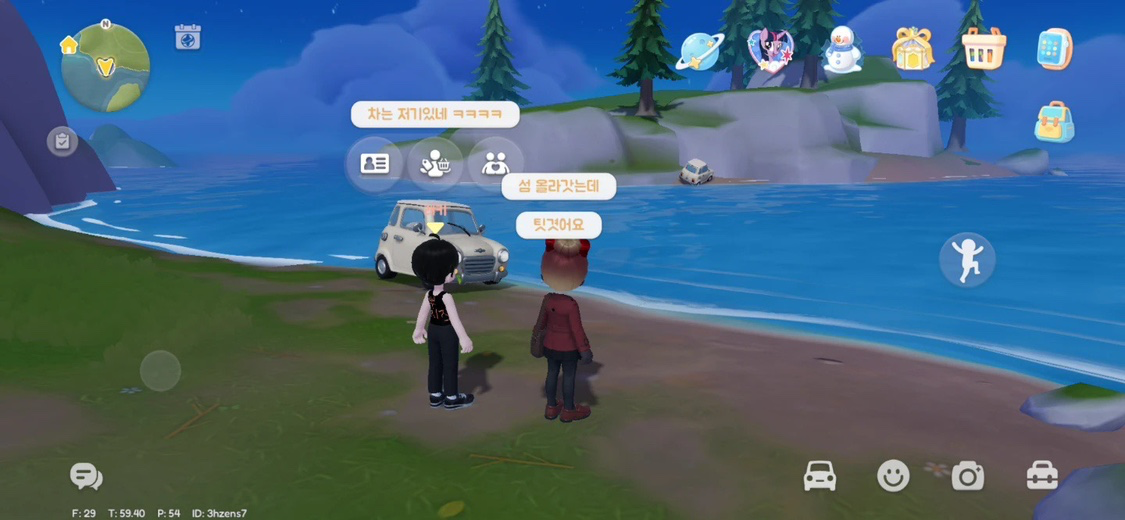Open the smiley emote menu
The width and height of the screenshot is (1125, 520).
893,476
